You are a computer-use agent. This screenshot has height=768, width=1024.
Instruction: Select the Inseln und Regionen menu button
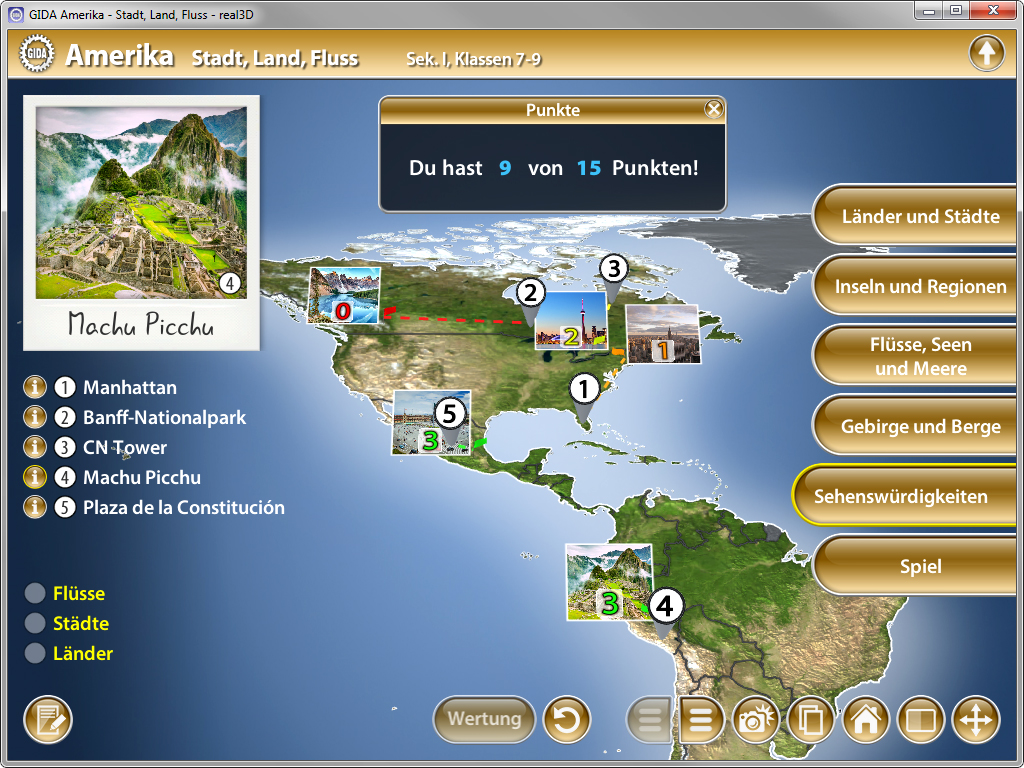click(920, 287)
